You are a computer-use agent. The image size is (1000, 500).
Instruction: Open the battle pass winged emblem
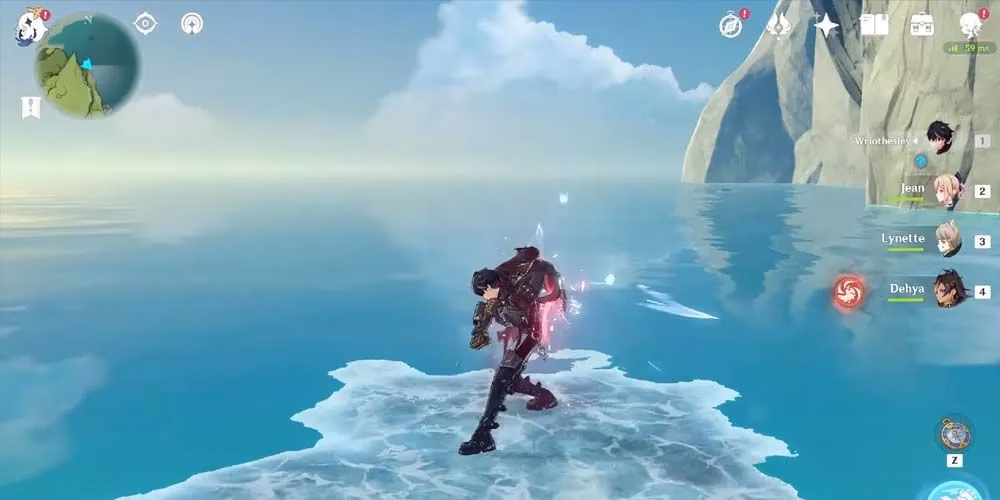[779, 25]
